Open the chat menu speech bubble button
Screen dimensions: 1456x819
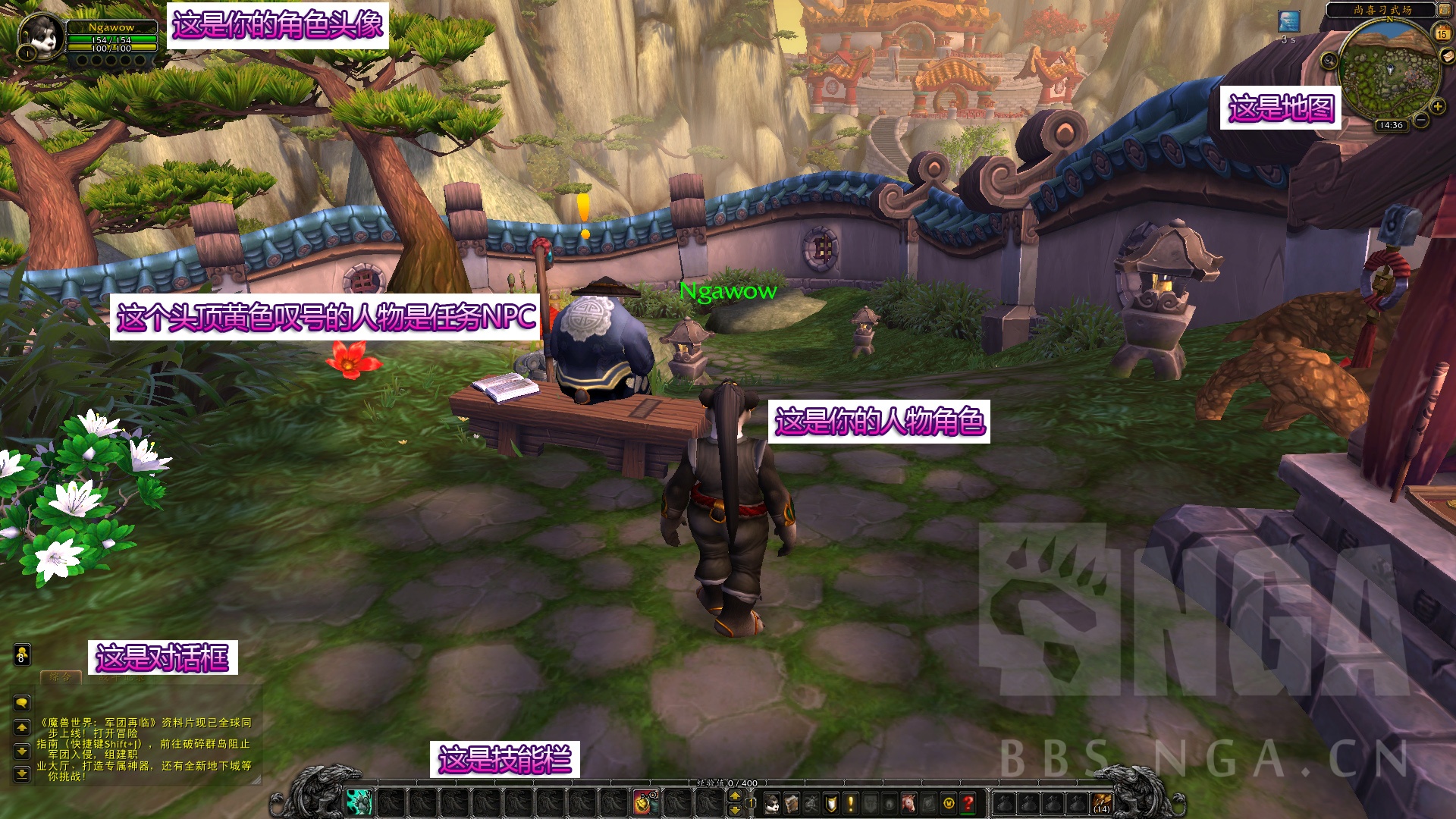point(22,702)
